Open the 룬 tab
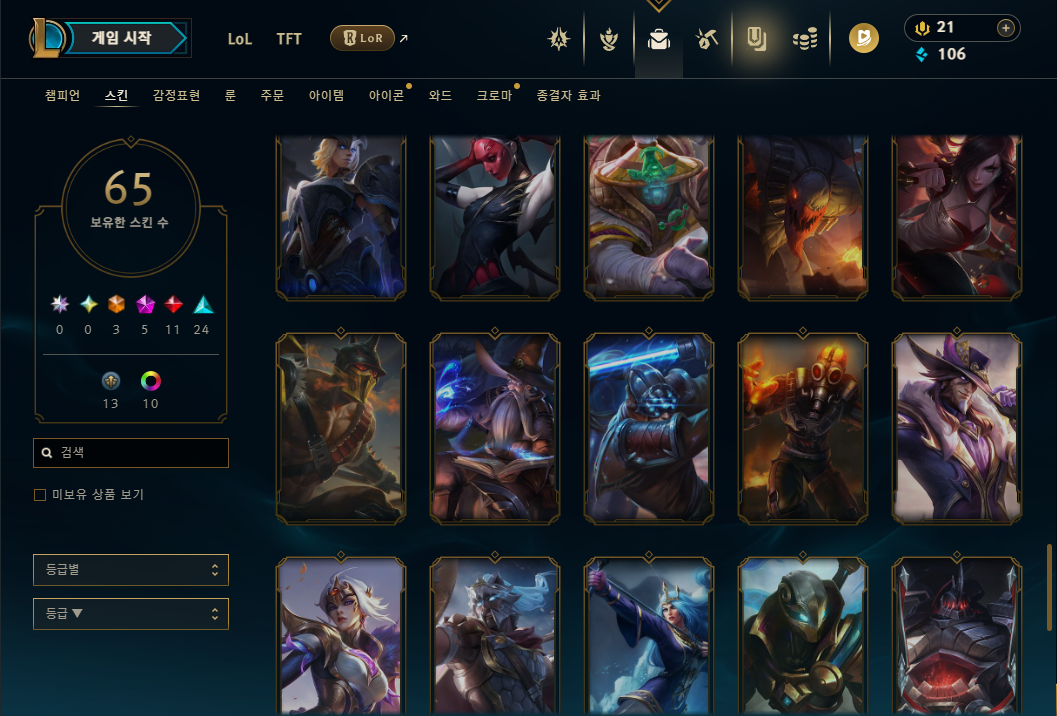Viewport: 1057px width, 716px height. pyautogui.click(x=230, y=96)
